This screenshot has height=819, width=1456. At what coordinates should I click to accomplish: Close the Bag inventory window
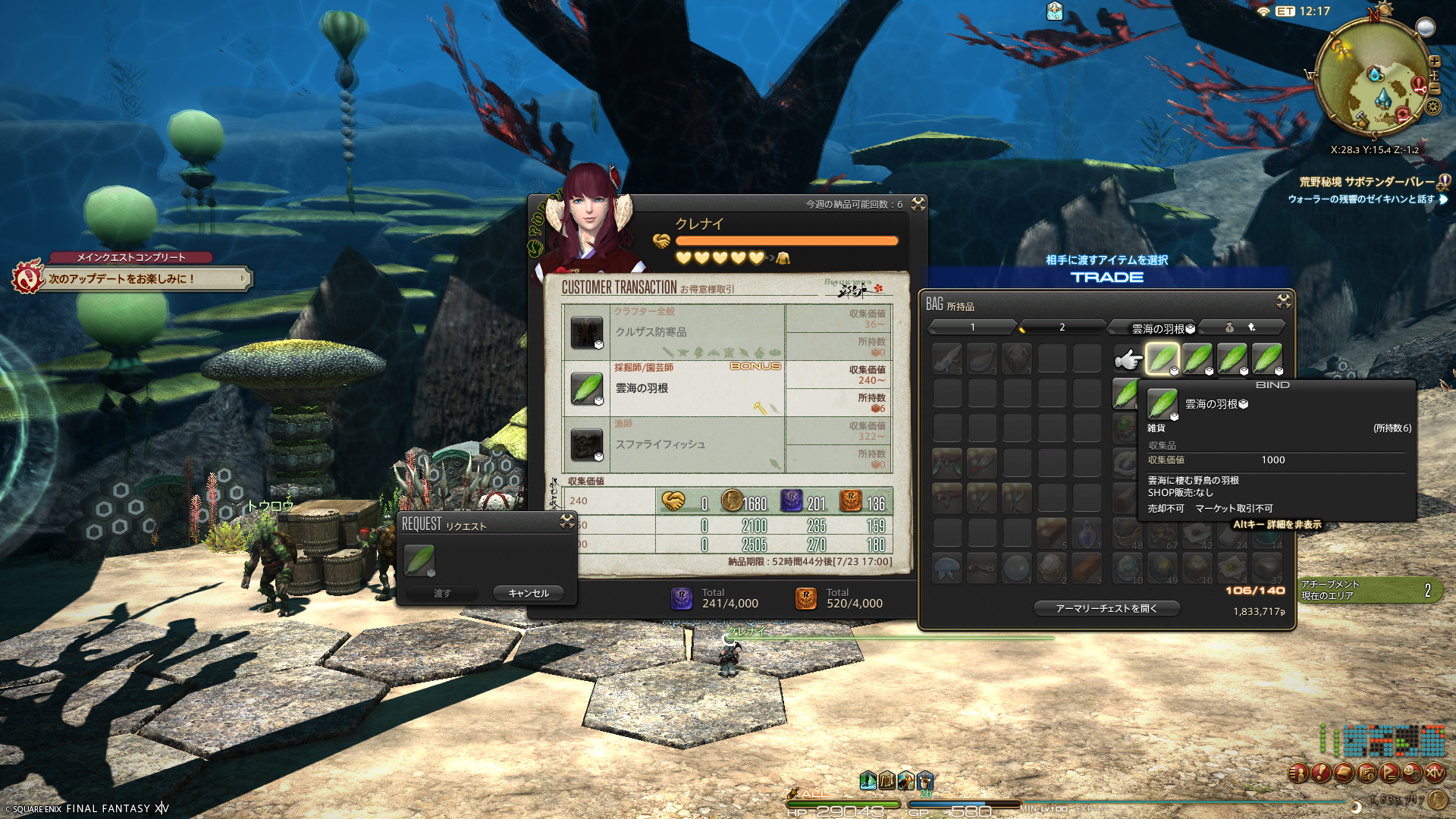click(x=1283, y=301)
